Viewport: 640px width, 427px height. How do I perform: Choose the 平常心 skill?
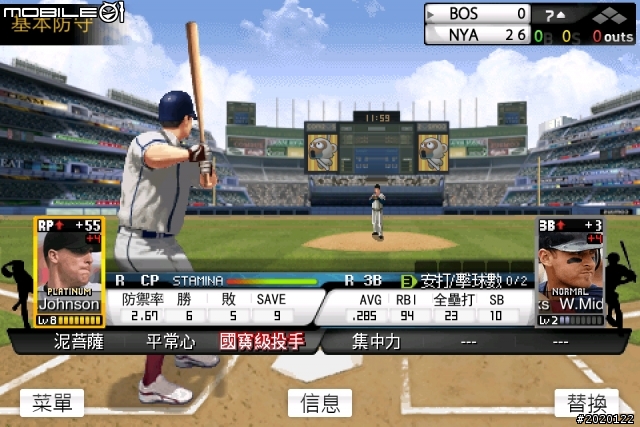coord(168,342)
